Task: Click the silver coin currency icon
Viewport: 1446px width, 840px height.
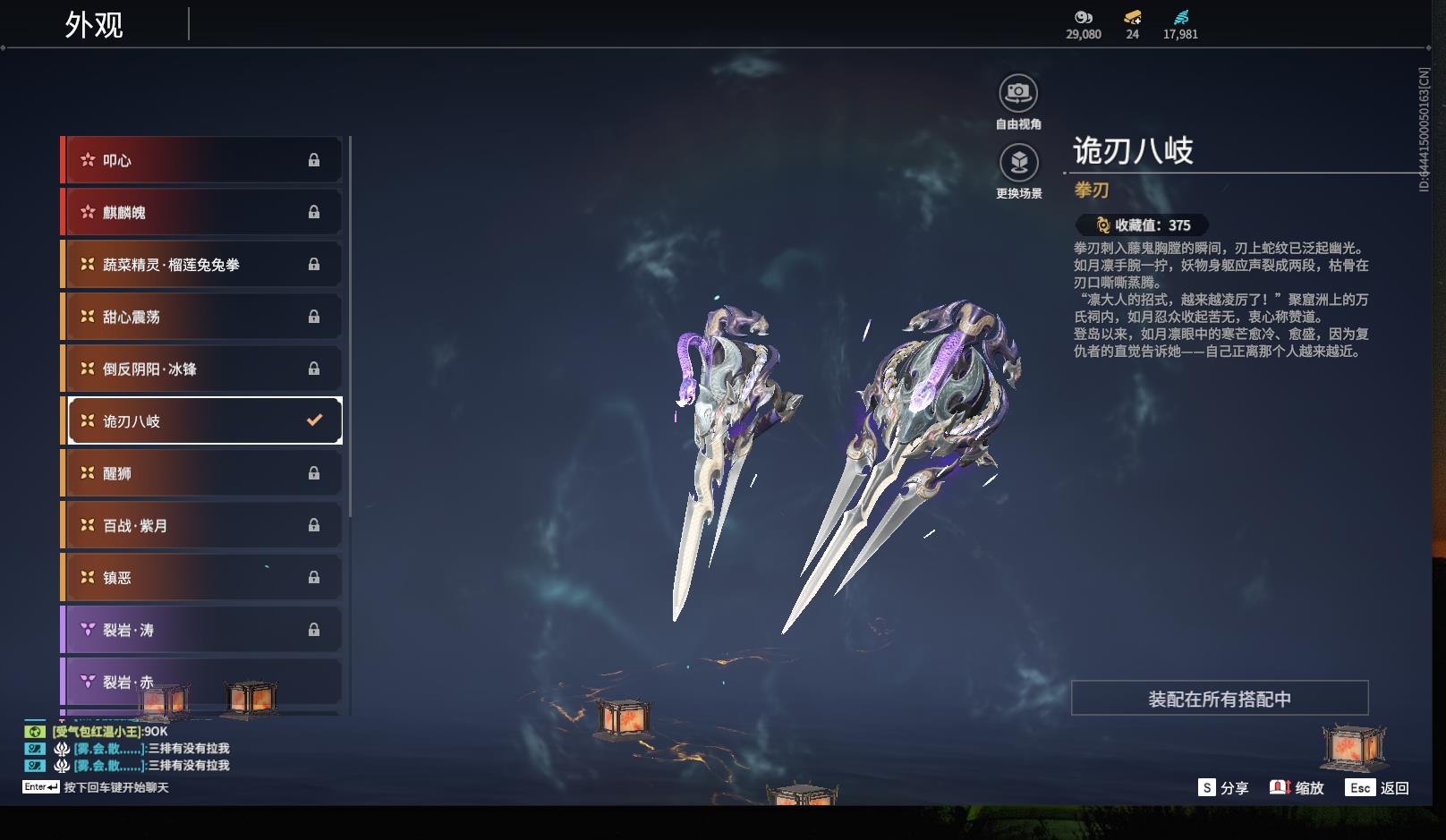Action: 1084,17
